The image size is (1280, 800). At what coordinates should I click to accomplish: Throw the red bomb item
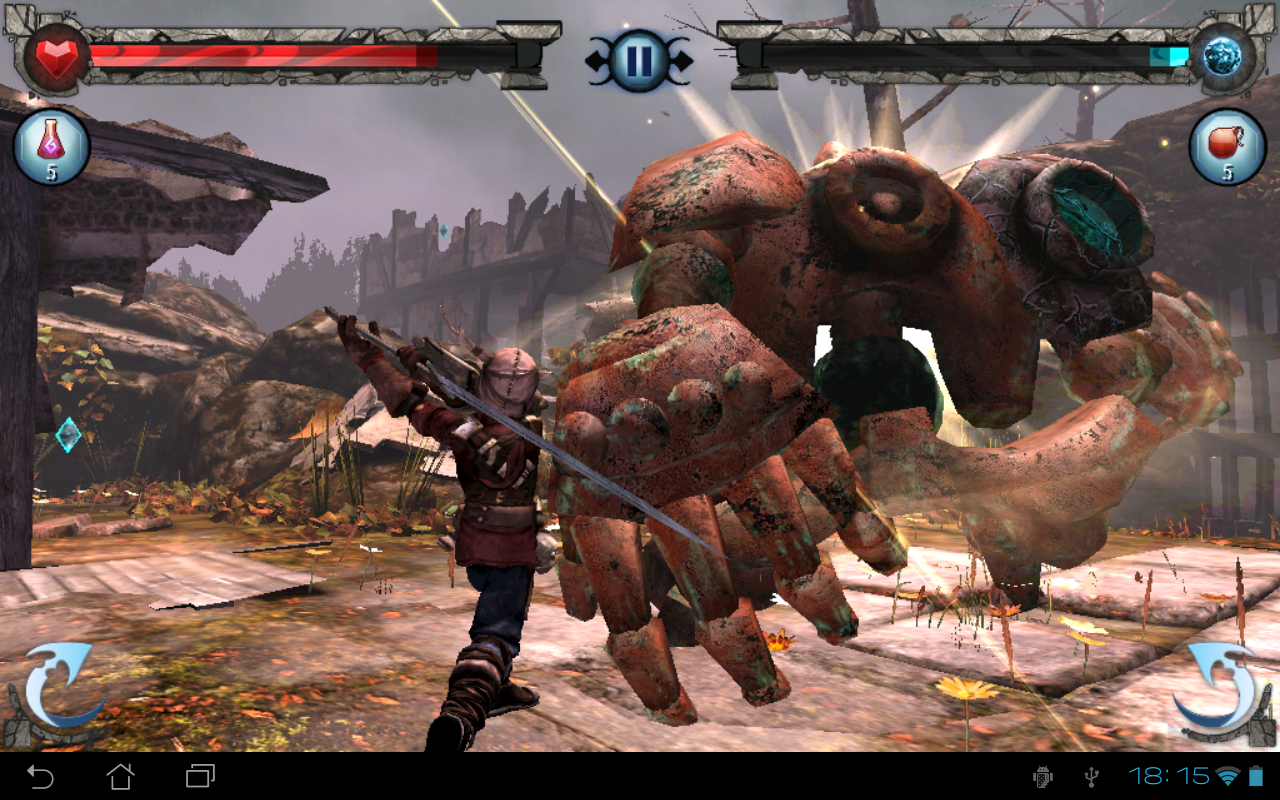(1227, 147)
